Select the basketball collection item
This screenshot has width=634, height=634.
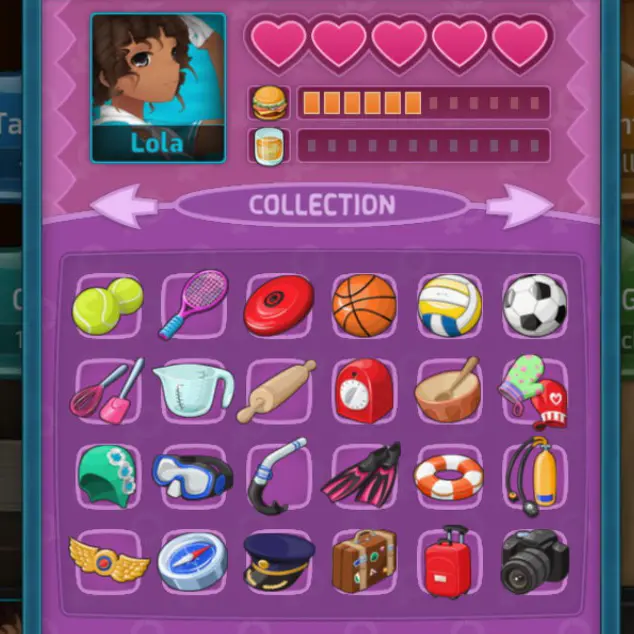coord(364,305)
